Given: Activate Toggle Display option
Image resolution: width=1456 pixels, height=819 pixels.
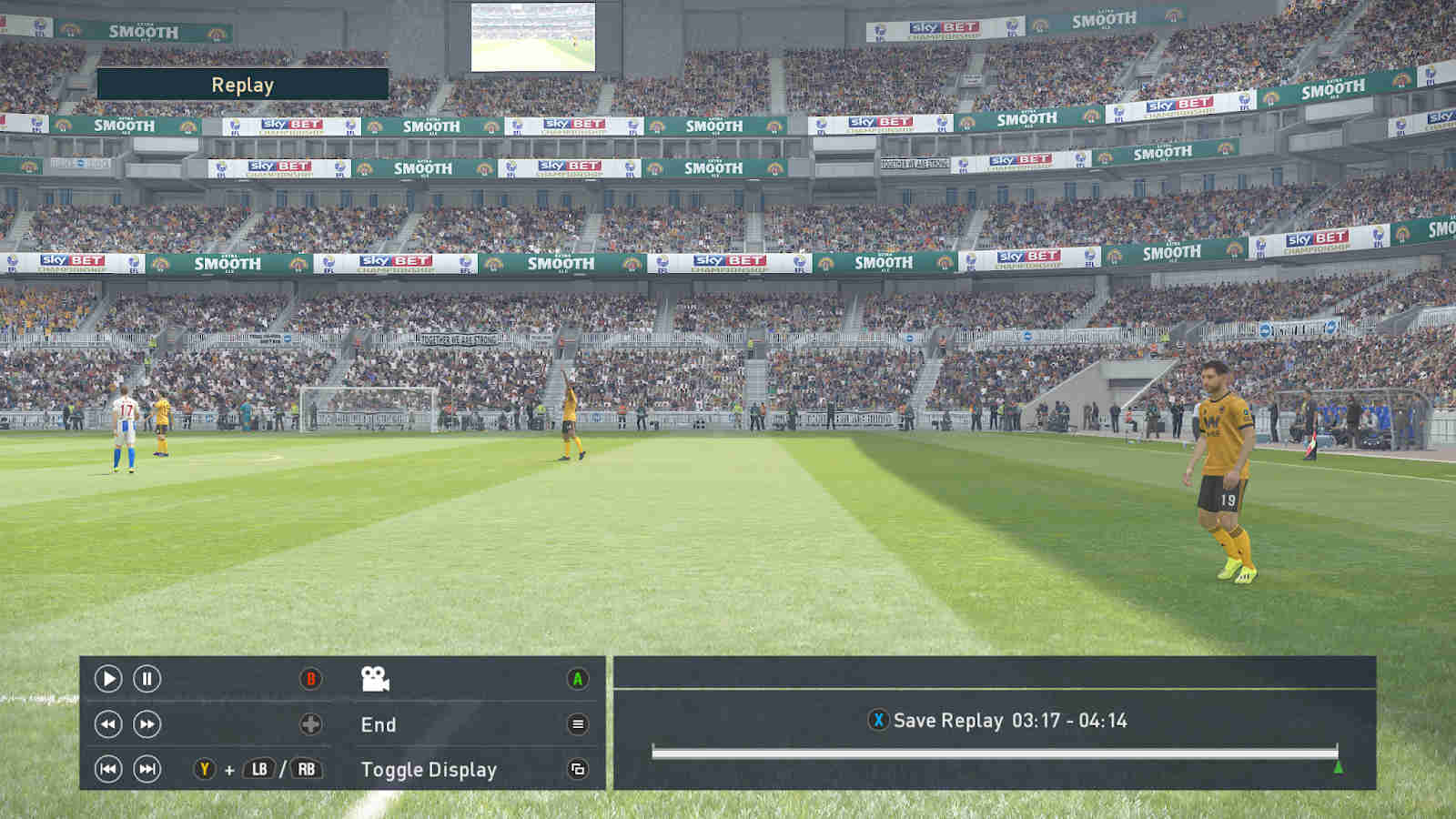Looking at the screenshot, I should pyautogui.click(x=428, y=770).
